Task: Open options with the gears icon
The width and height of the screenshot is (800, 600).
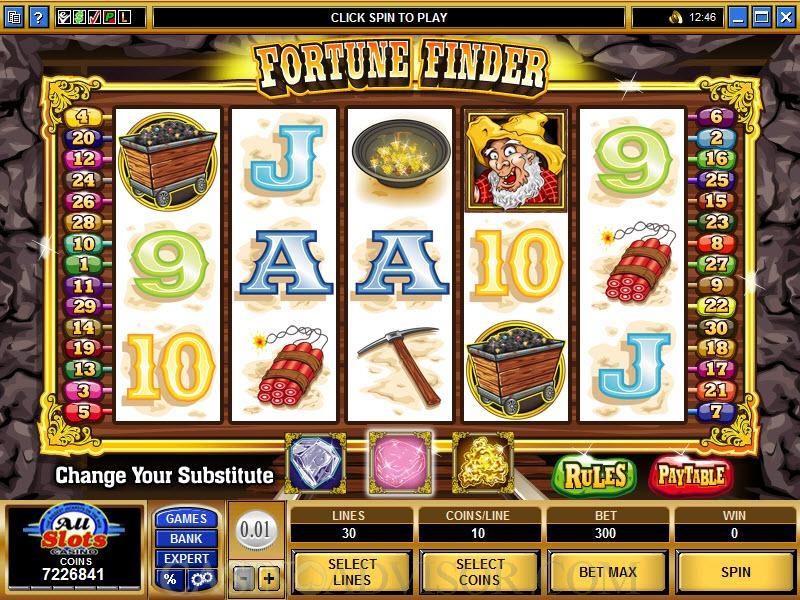Action: point(201,579)
